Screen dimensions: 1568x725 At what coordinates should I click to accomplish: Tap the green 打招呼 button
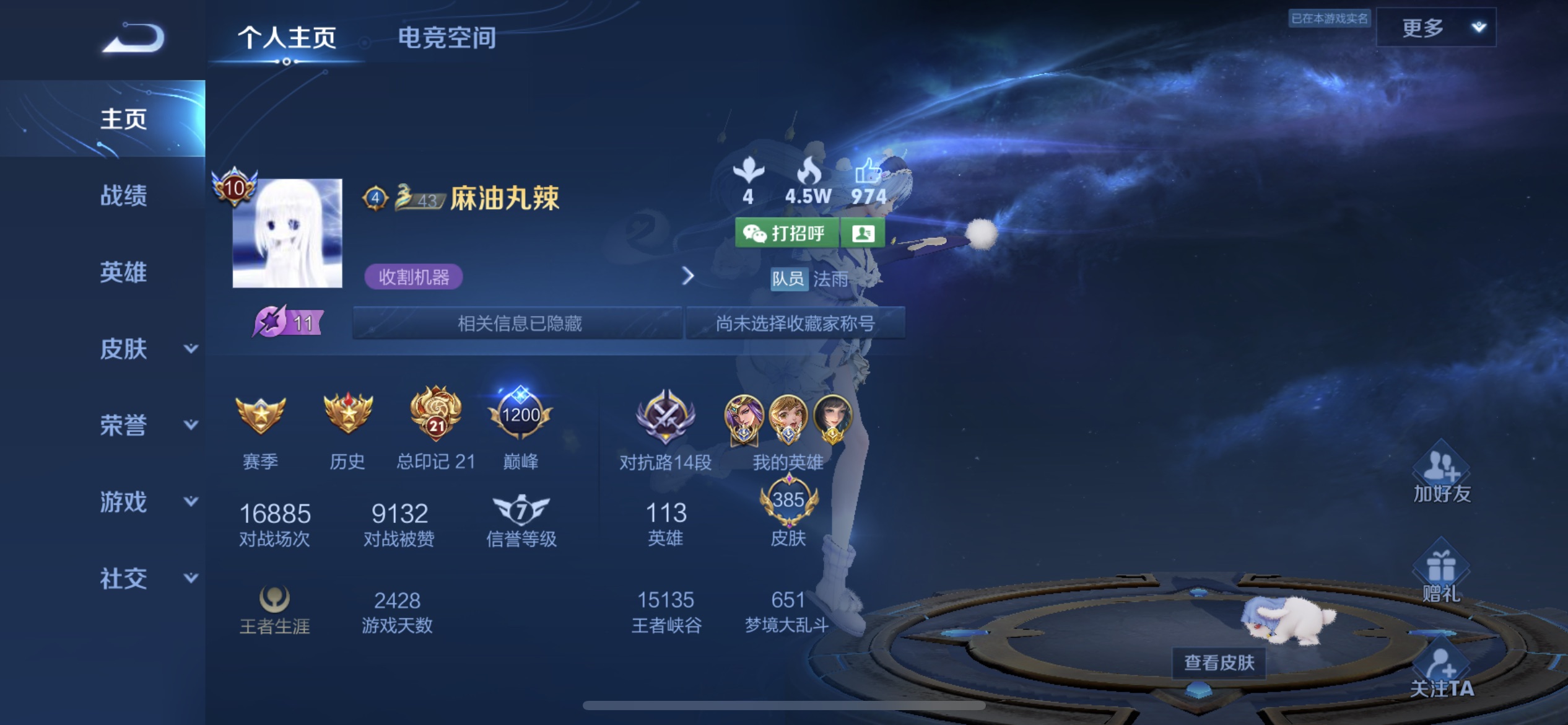click(x=786, y=234)
